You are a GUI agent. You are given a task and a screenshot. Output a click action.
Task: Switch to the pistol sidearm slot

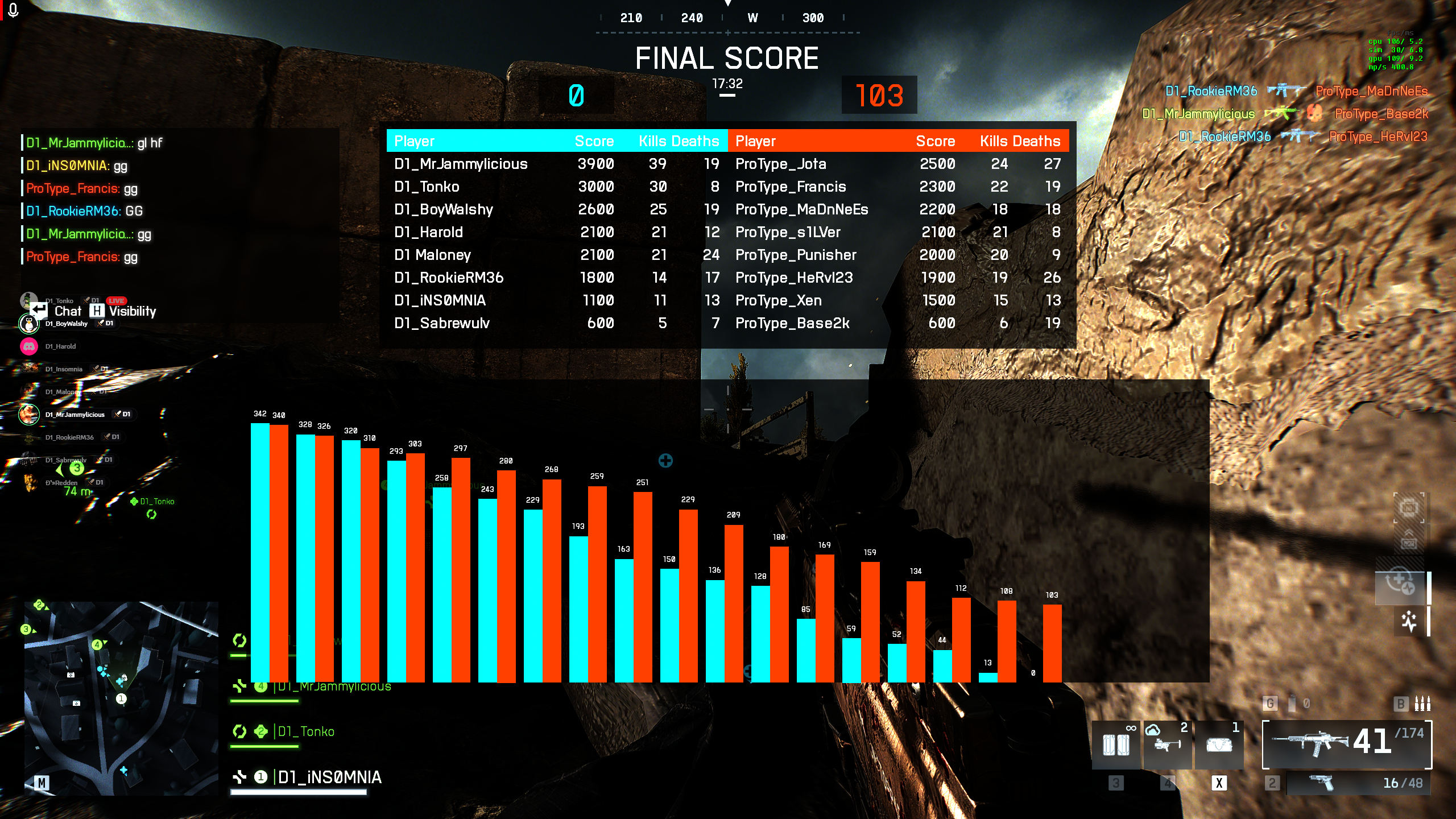click(x=1357, y=783)
